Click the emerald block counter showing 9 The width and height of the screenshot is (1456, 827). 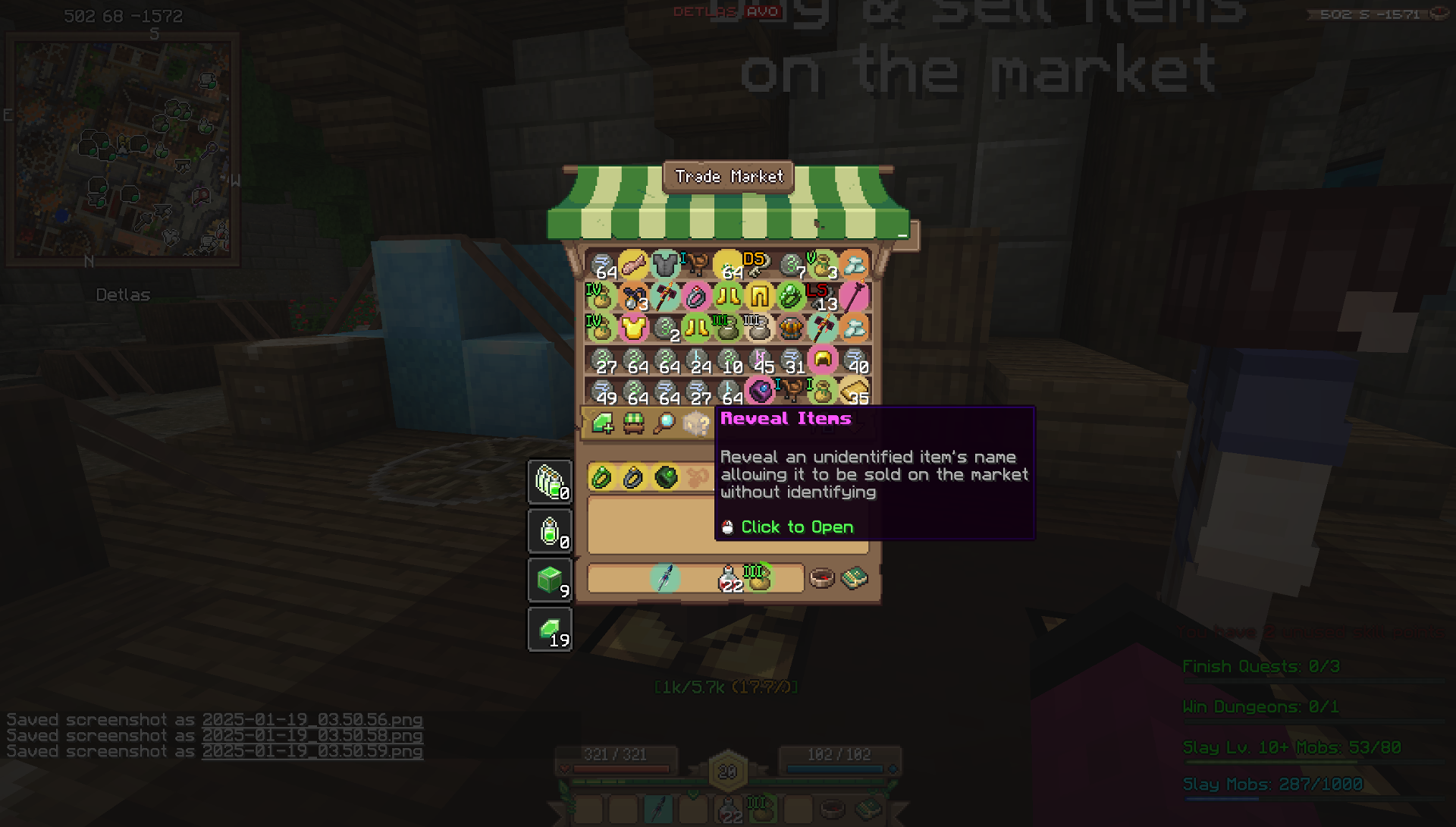(x=551, y=580)
